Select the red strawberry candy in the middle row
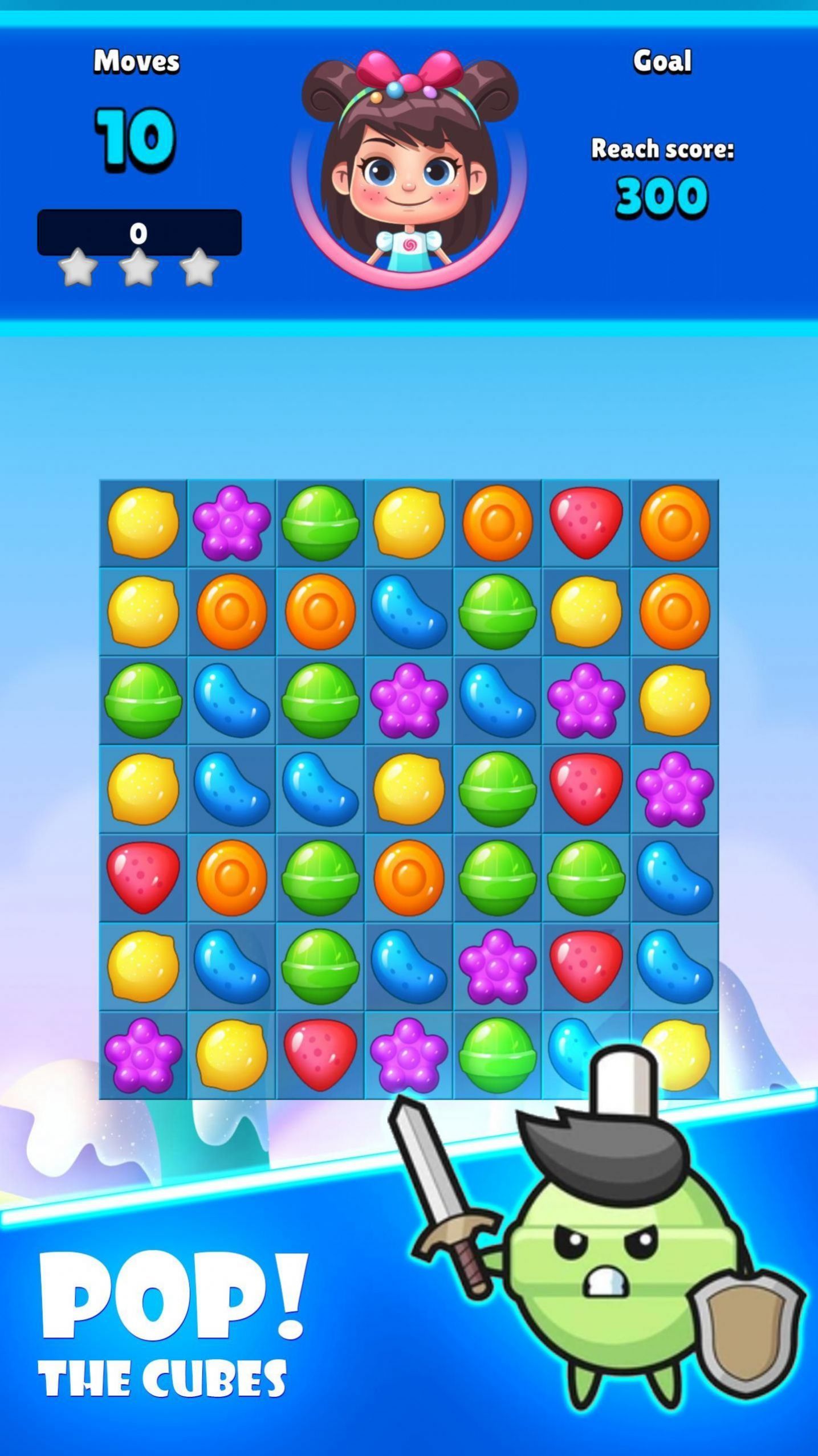This screenshot has height=1456, width=818. pos(585,789)
